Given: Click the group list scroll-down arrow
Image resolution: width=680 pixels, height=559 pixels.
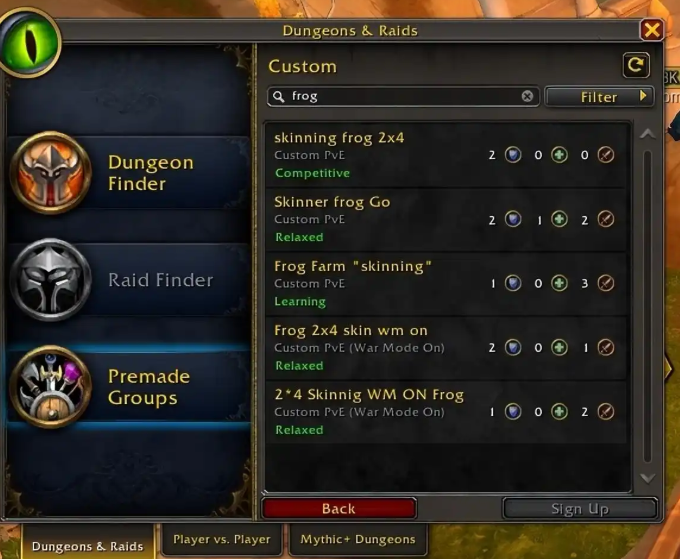Looking at the screenshot, I should [646, 479].
